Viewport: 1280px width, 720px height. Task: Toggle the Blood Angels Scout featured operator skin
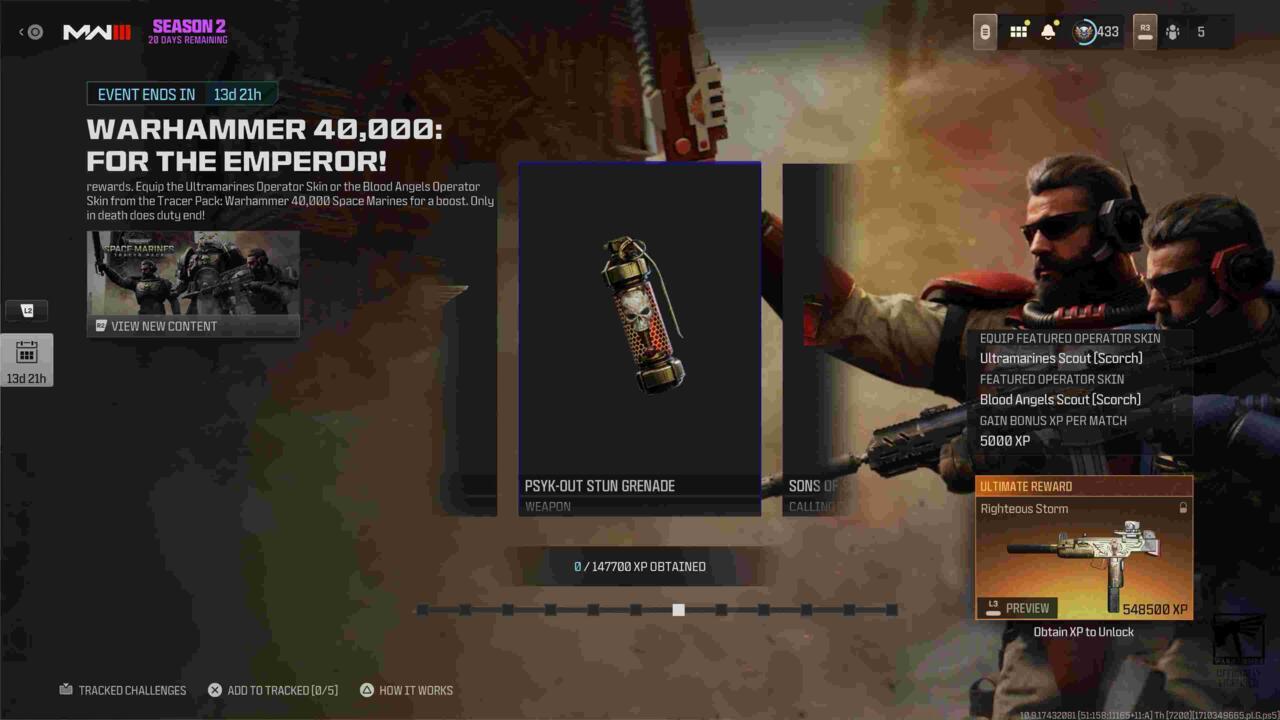point(1060,399)
